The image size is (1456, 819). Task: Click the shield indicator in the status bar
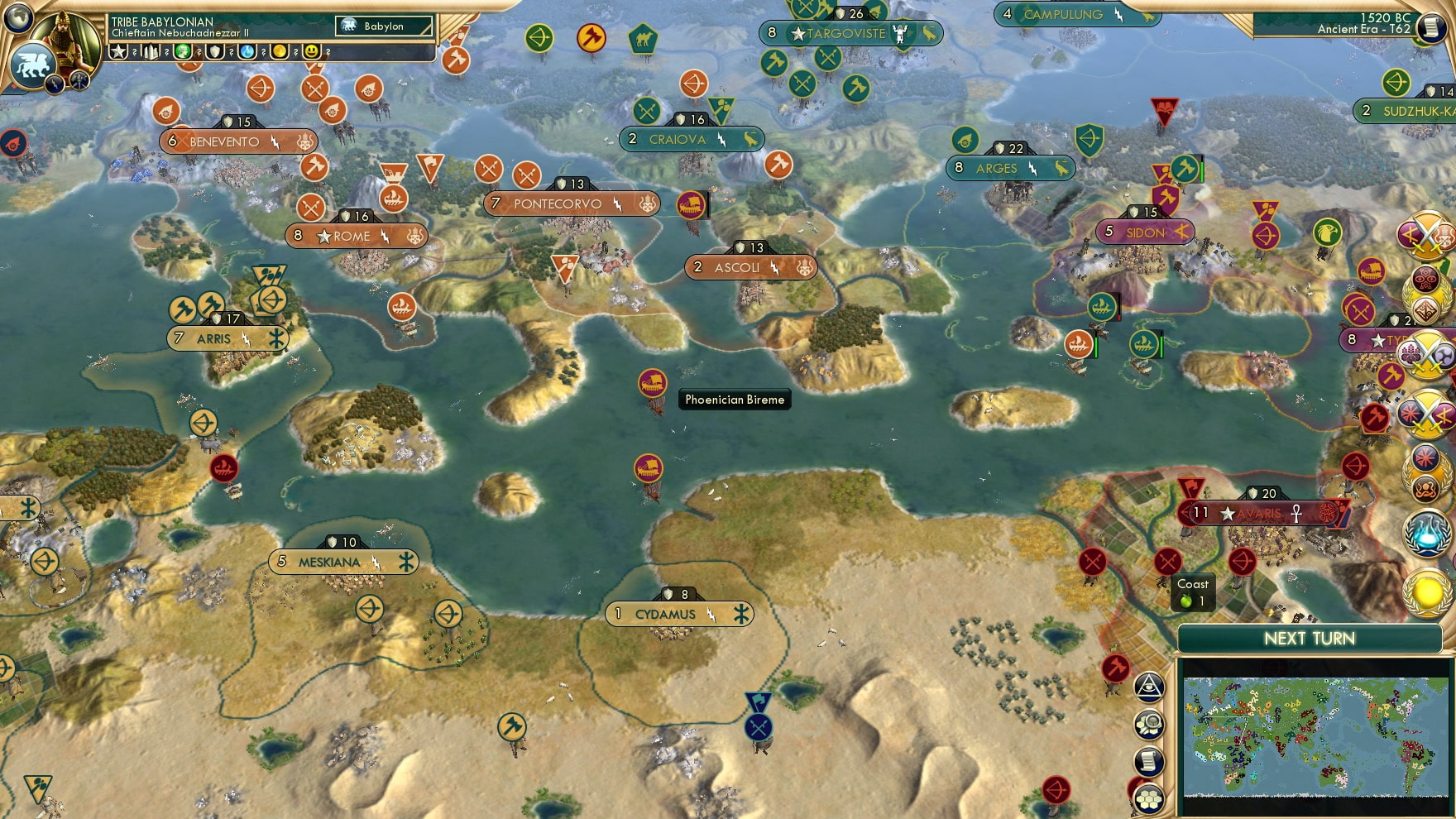[213, 51]
